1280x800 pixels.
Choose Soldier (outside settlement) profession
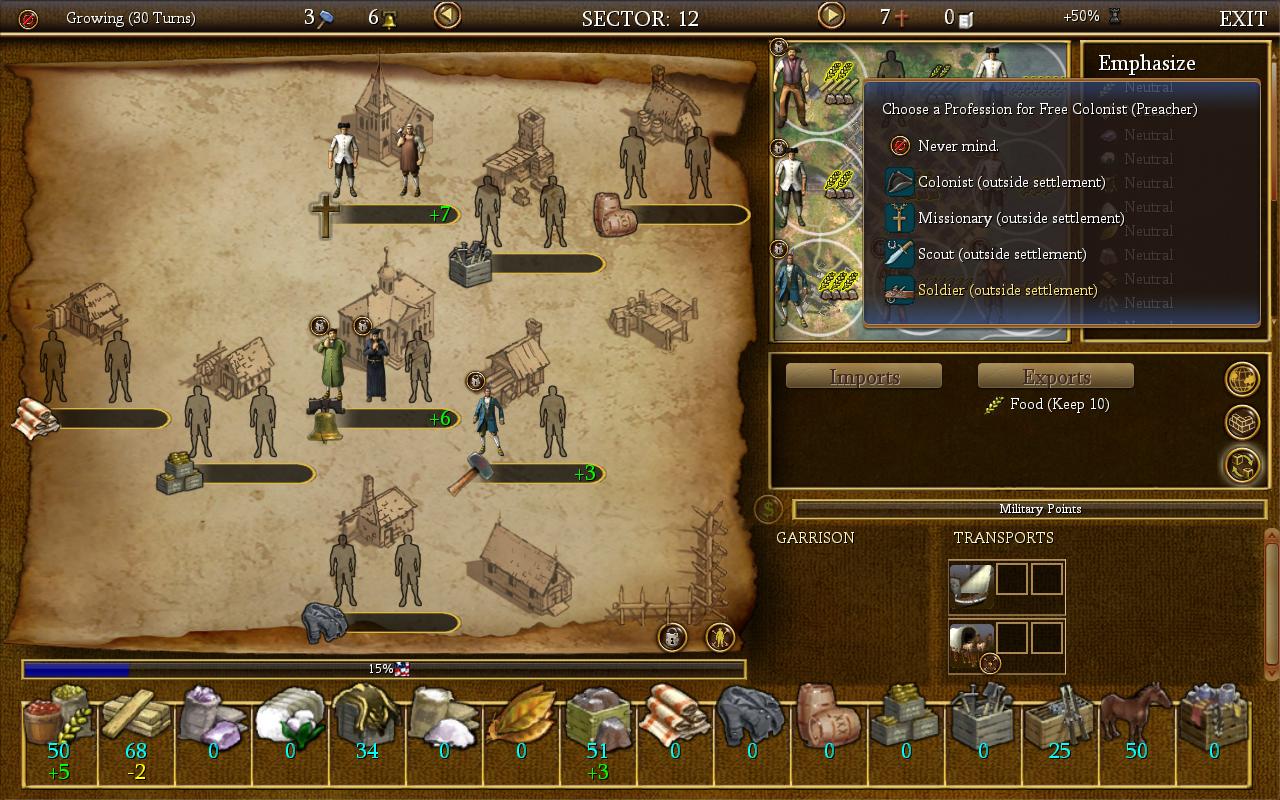point(1007,290)
